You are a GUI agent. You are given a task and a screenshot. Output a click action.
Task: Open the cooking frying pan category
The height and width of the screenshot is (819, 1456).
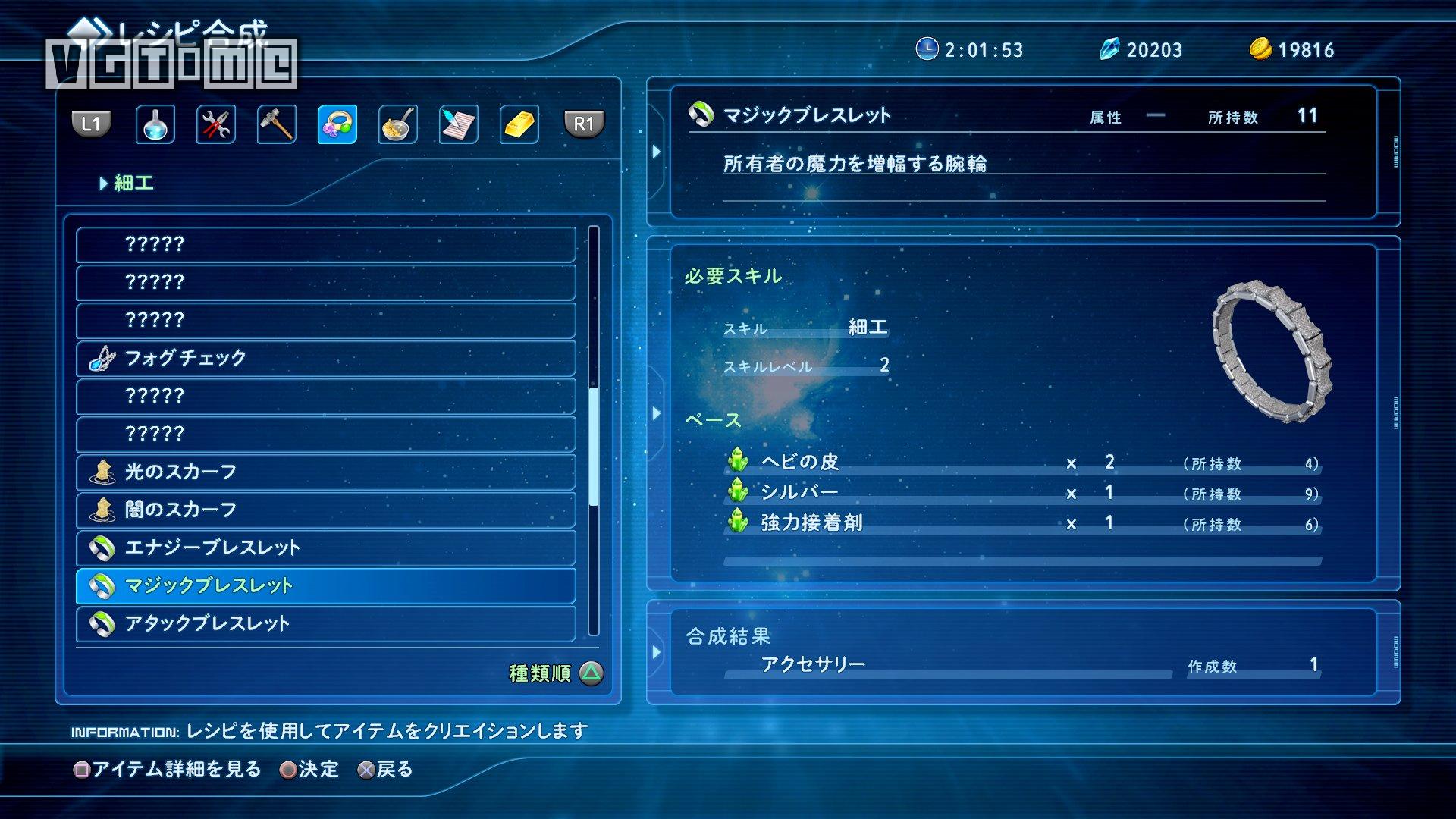coord(397,125)
